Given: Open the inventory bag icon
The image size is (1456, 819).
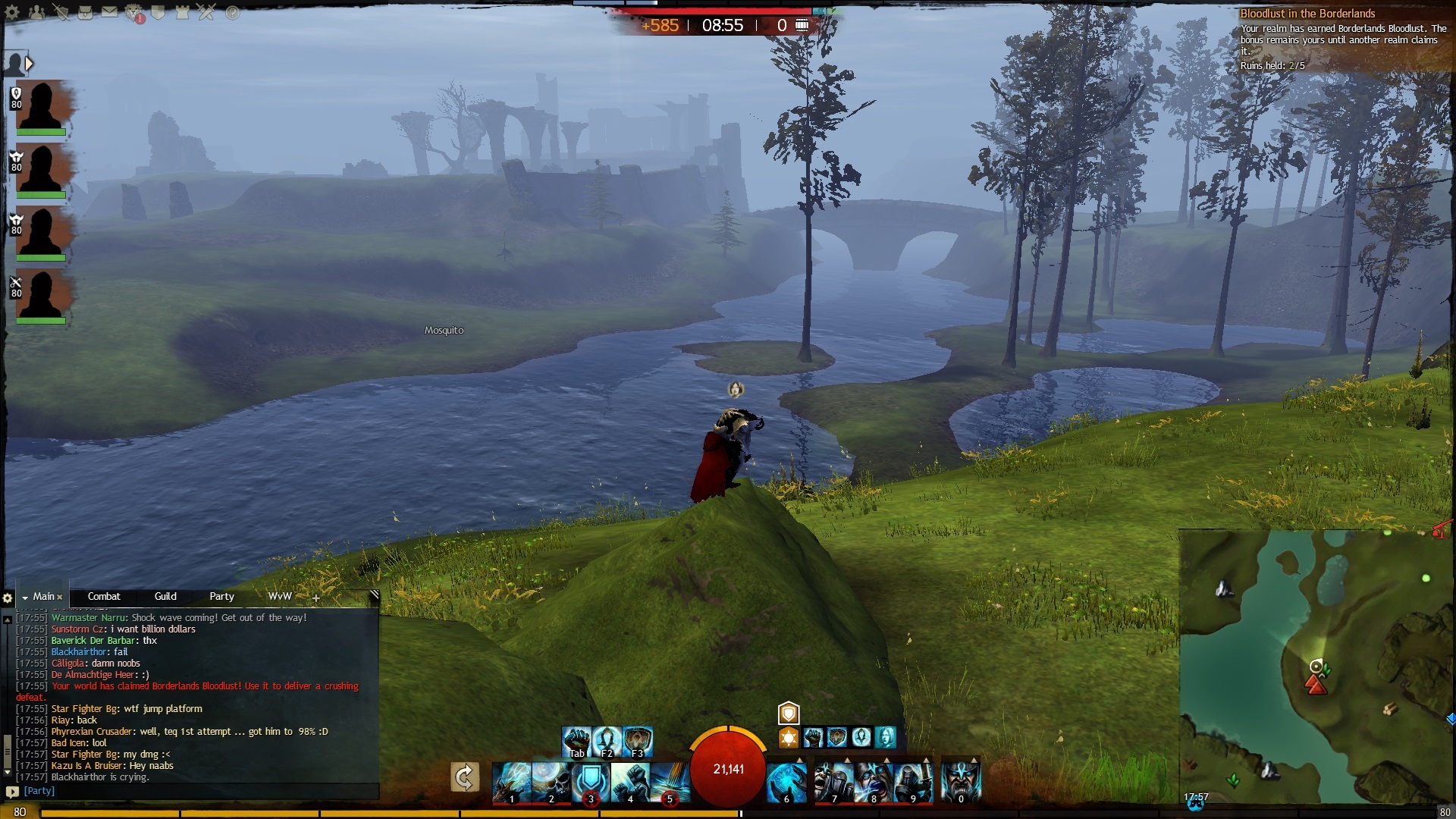Looking at the screenshot, I should (x=85, y=12).
